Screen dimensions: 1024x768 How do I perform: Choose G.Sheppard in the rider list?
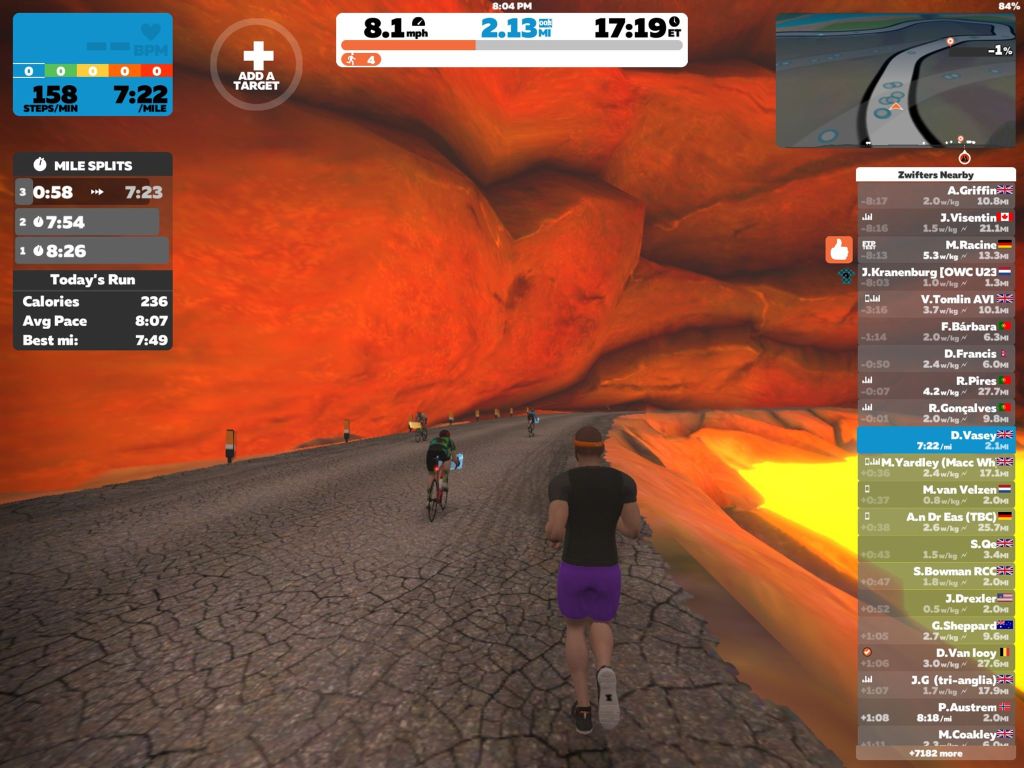[935, 630]
